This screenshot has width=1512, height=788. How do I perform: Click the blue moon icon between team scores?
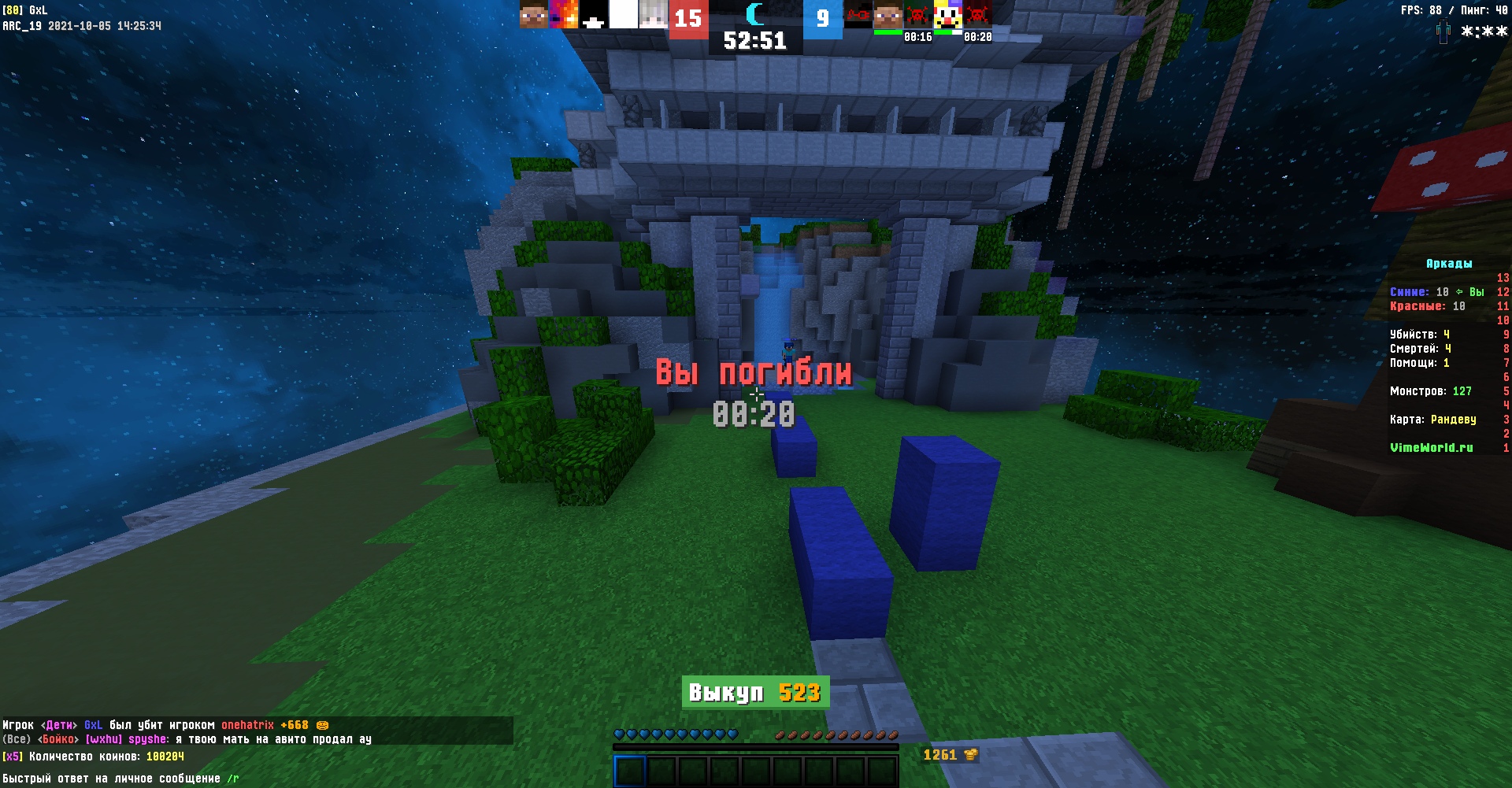pyautogui.click(x=754, y=16)
